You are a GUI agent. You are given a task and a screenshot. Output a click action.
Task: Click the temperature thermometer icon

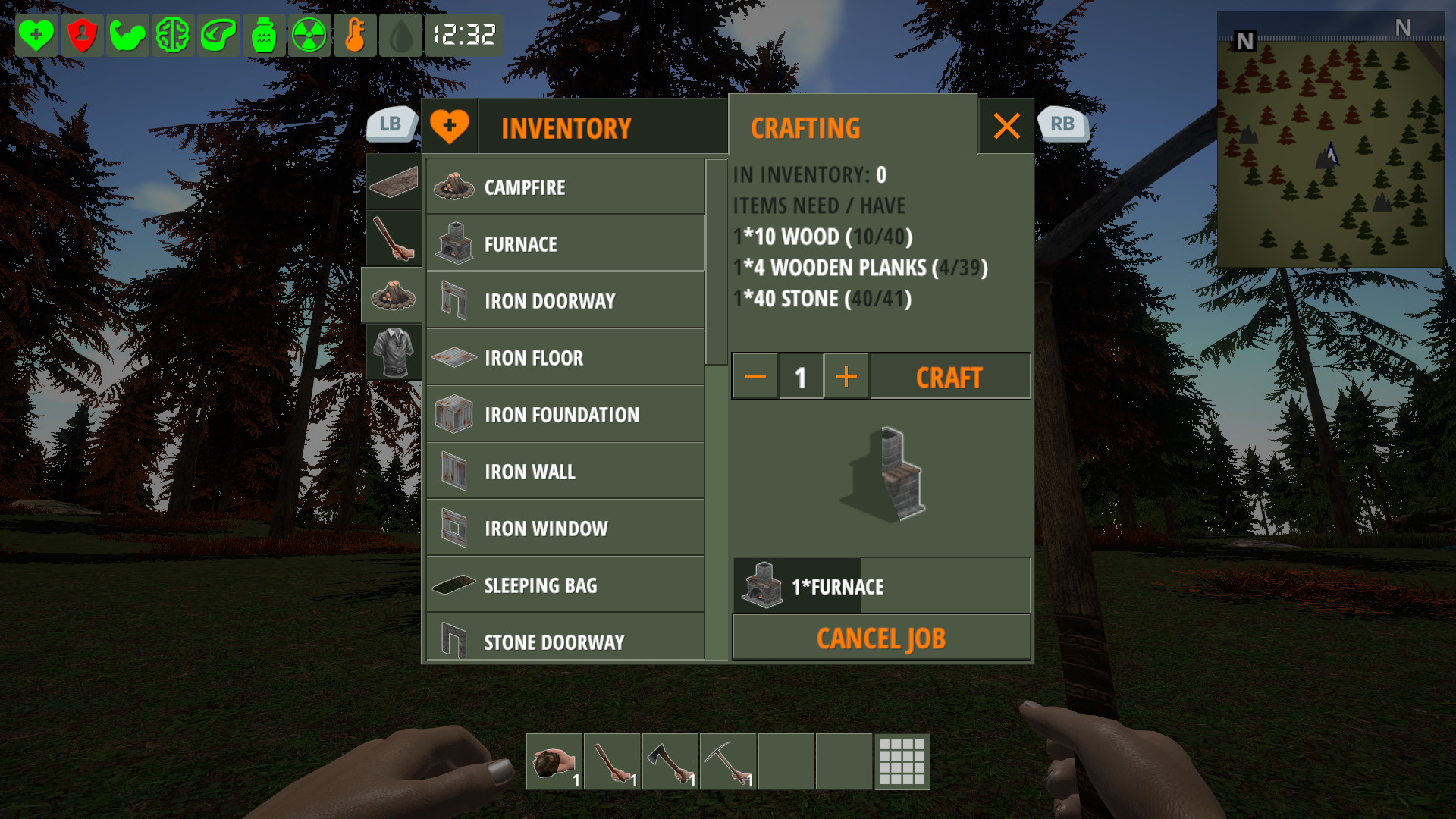[355, 34]
